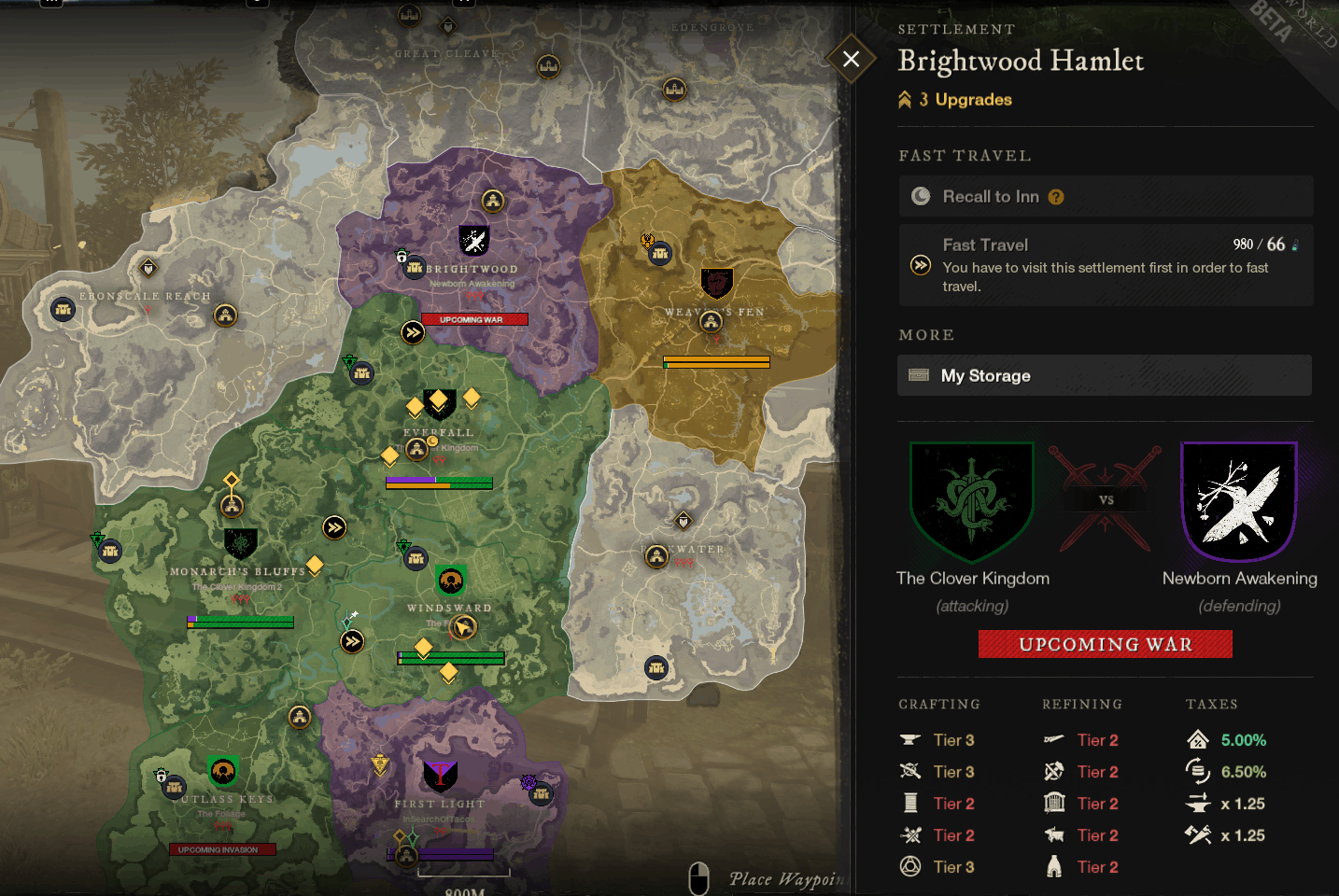Click The Clover Kingdom attacking faction crest
1339x896 pixels.
tap(971, 501)
